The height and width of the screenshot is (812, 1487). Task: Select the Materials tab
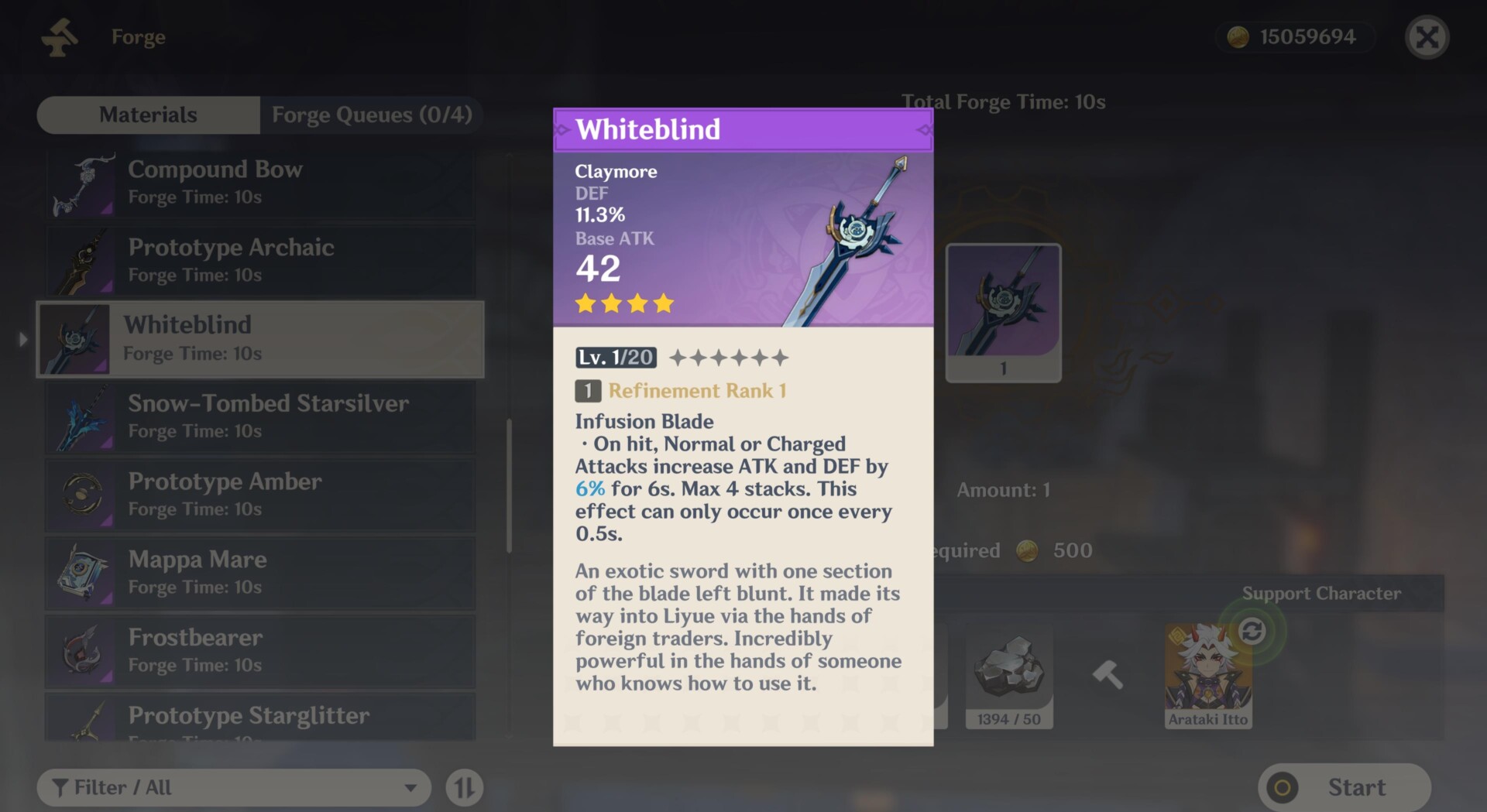coord(148,115)
